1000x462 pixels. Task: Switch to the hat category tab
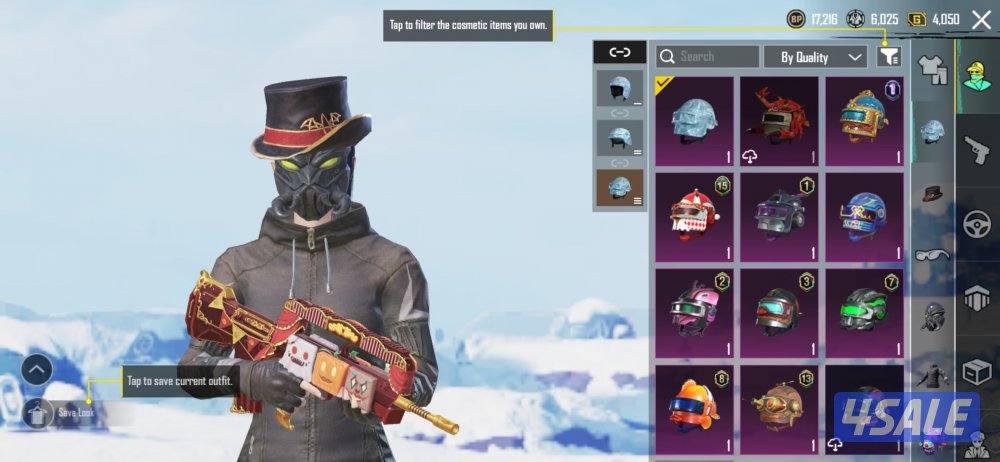click(932, 192)
